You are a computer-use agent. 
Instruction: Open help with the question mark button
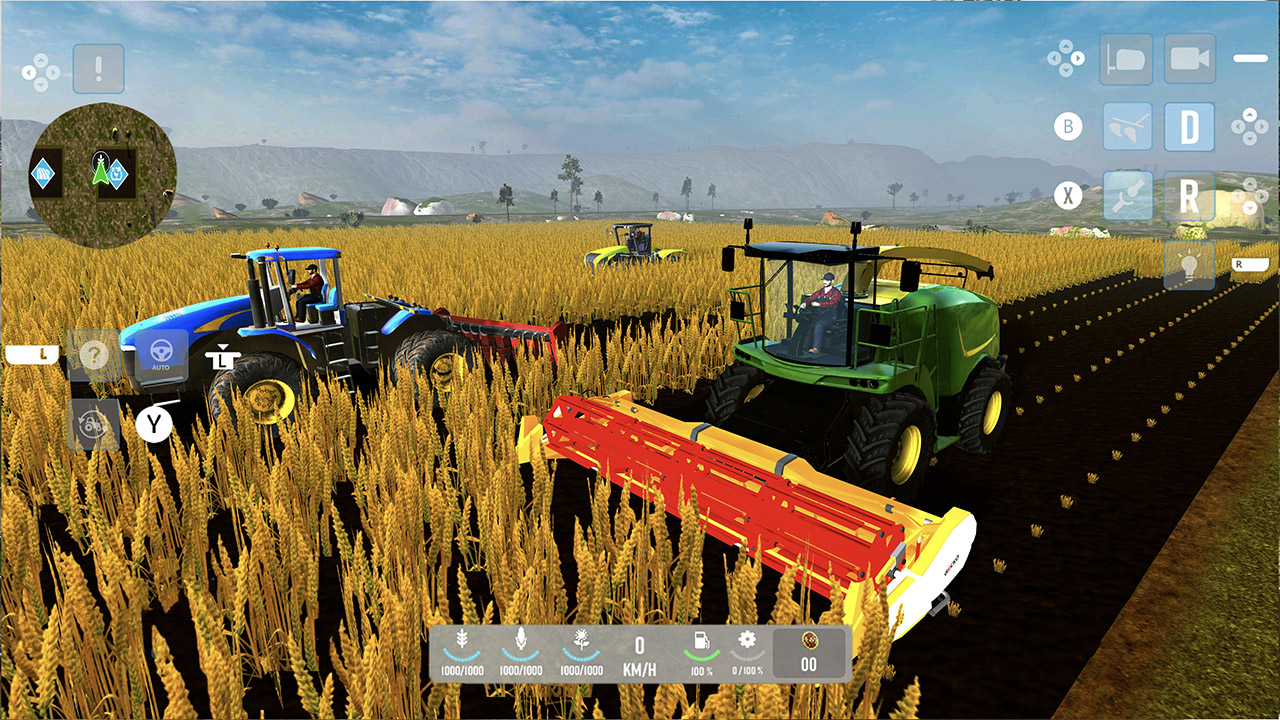pyautogui.click(x=94, y=353)
